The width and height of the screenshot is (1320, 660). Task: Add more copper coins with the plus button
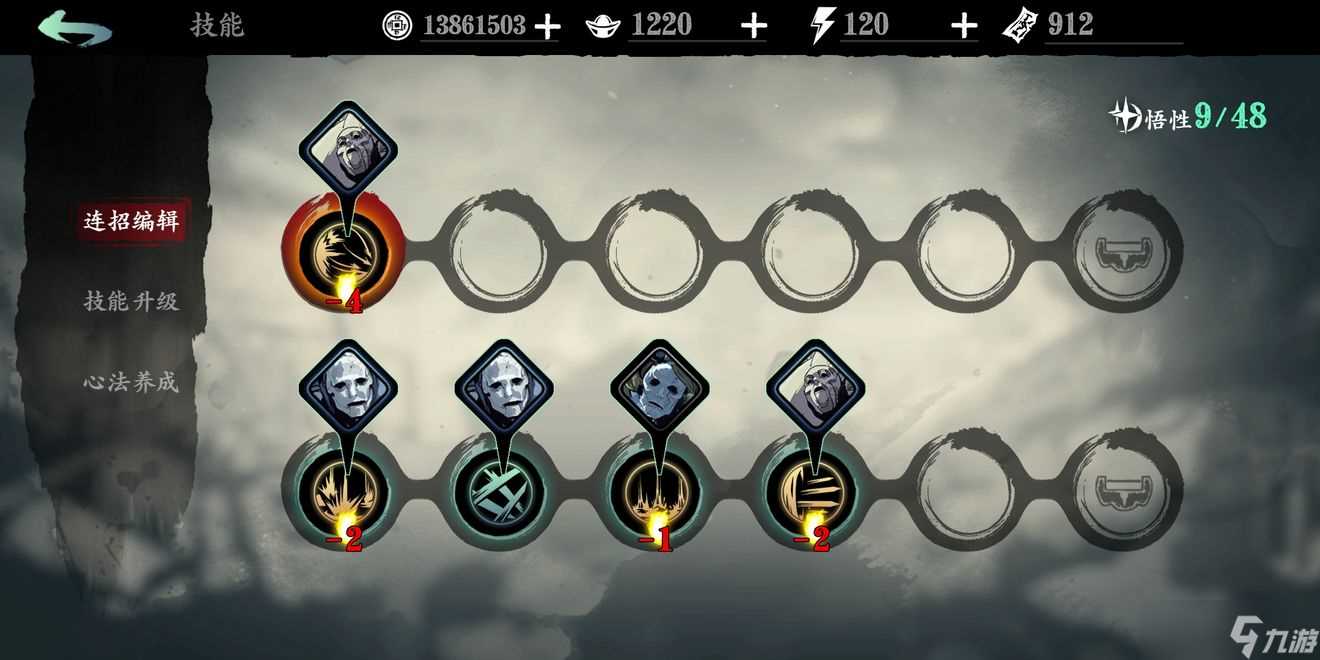tap(547, 26)
